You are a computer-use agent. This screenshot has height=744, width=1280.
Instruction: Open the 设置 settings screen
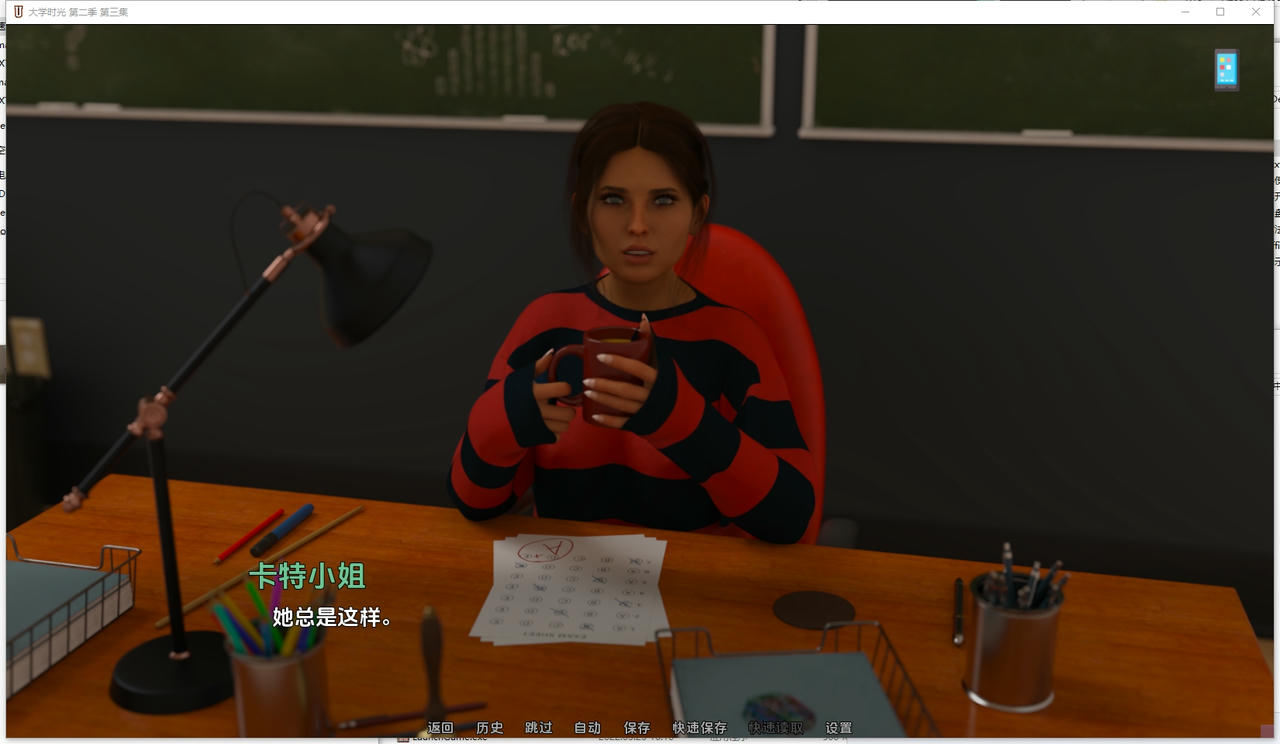coord(837,727)
